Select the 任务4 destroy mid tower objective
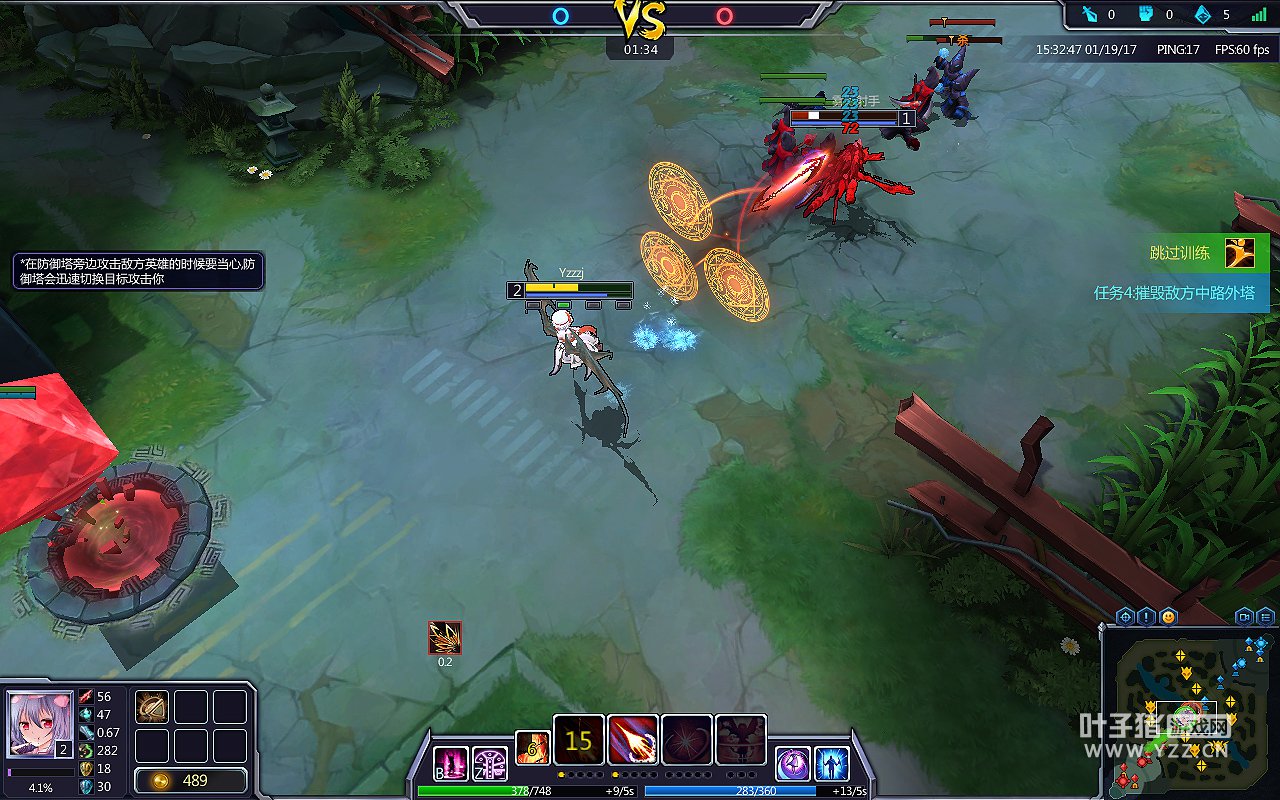The height and width of the screenshot is (800, 1280). 1174,293
